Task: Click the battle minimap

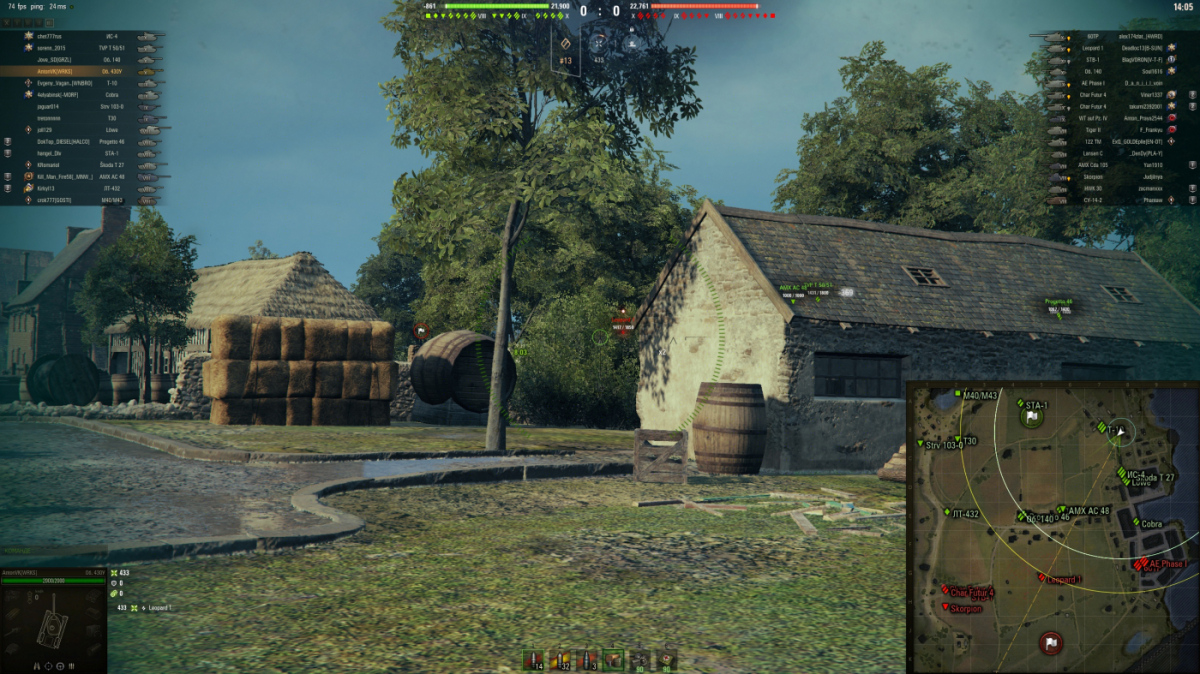Action: [1052, 527]
